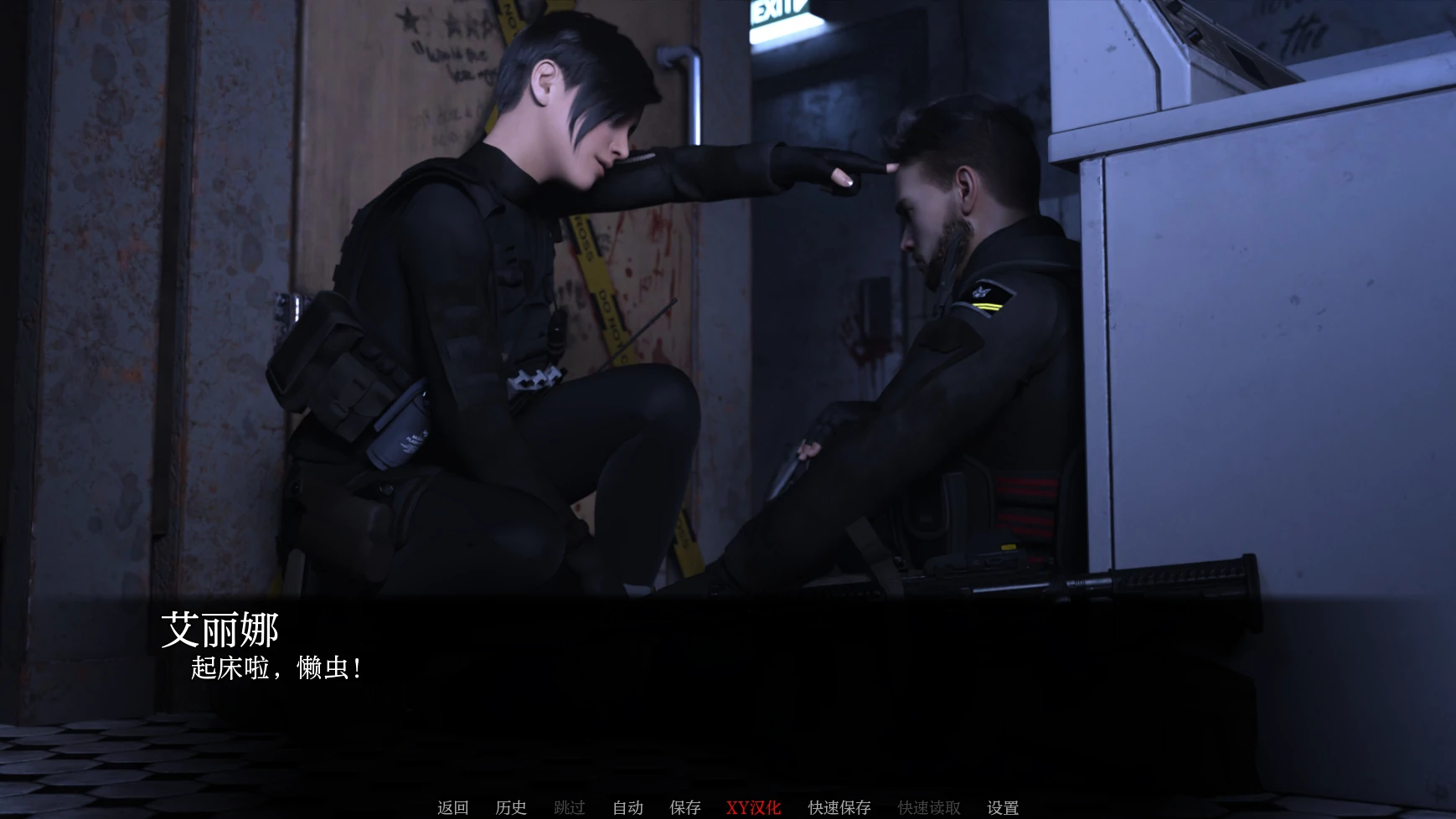Start skipping read text with 跳过
This screenshot has width=1456, height=819.
click(x=569, y=807)
